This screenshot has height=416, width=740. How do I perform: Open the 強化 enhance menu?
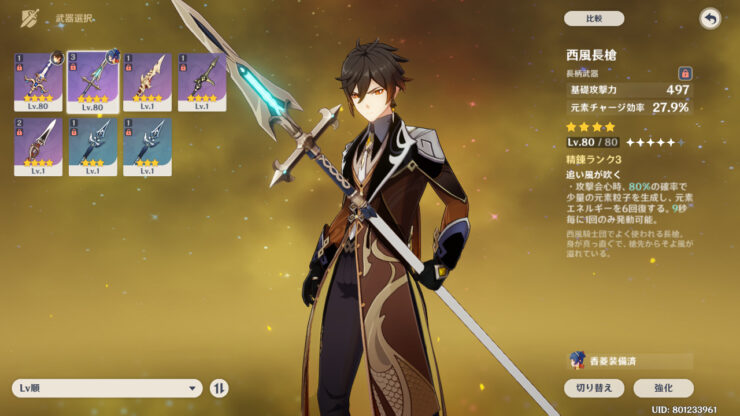coord(663,388)
